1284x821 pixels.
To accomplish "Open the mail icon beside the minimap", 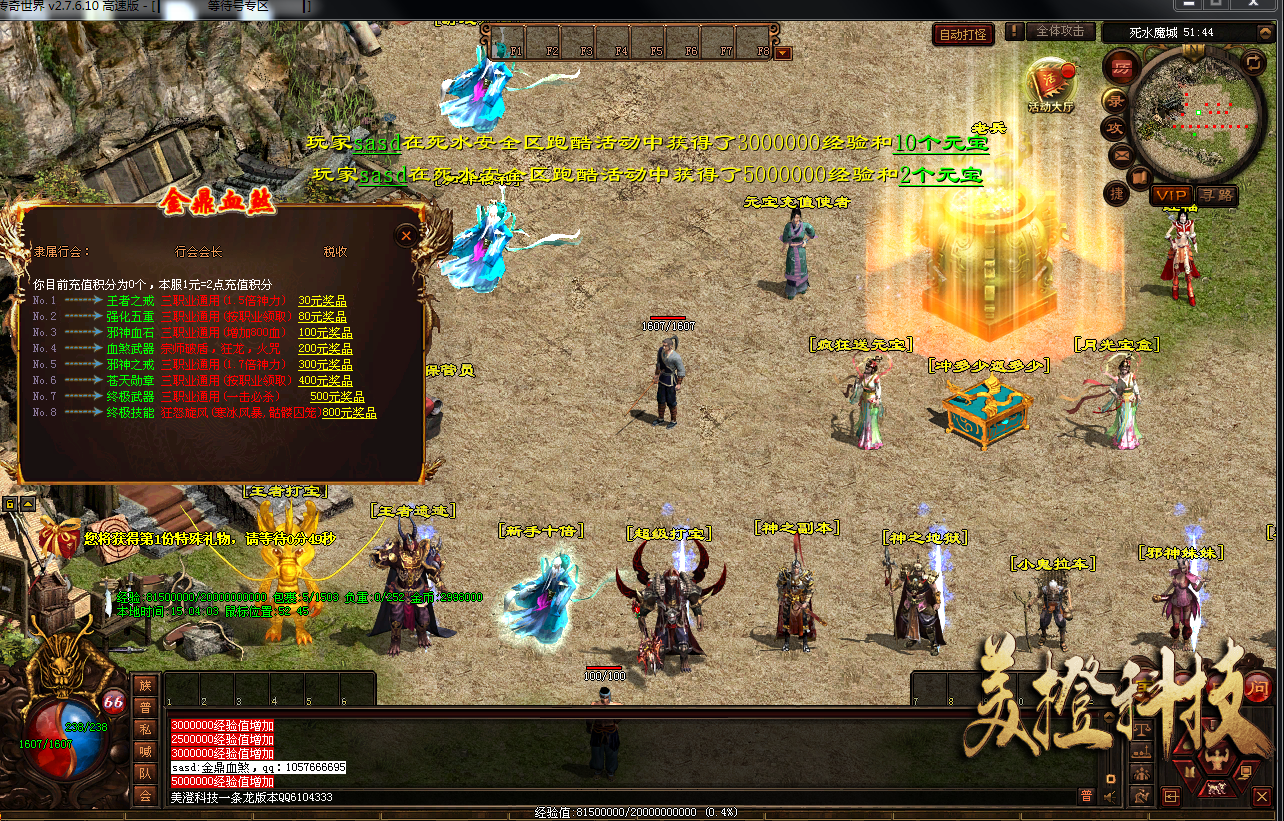I will (x=1120, y=155).
